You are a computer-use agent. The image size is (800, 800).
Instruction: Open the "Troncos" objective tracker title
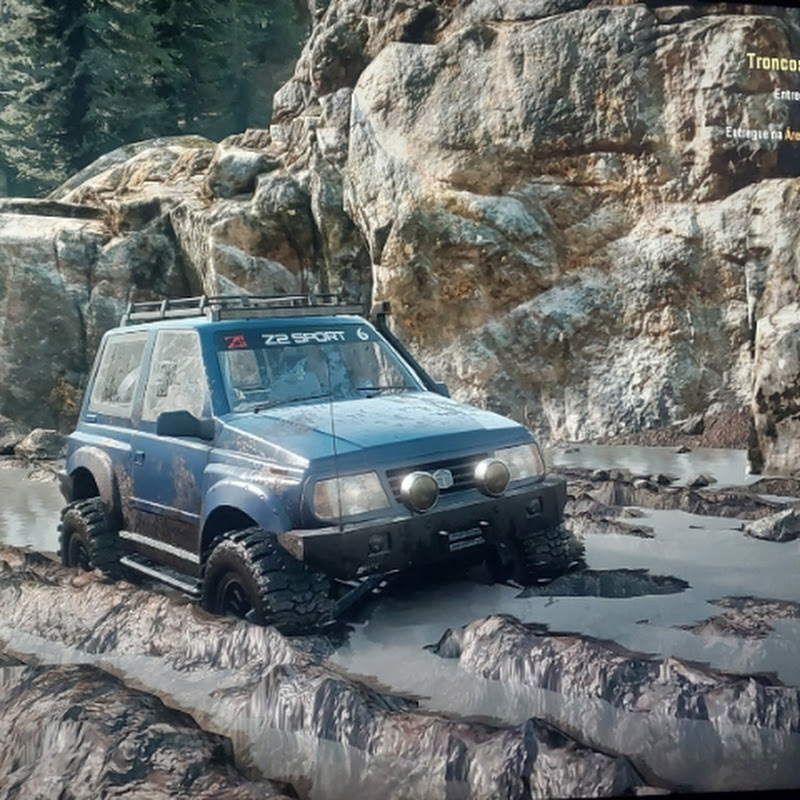tap(773, 62)
